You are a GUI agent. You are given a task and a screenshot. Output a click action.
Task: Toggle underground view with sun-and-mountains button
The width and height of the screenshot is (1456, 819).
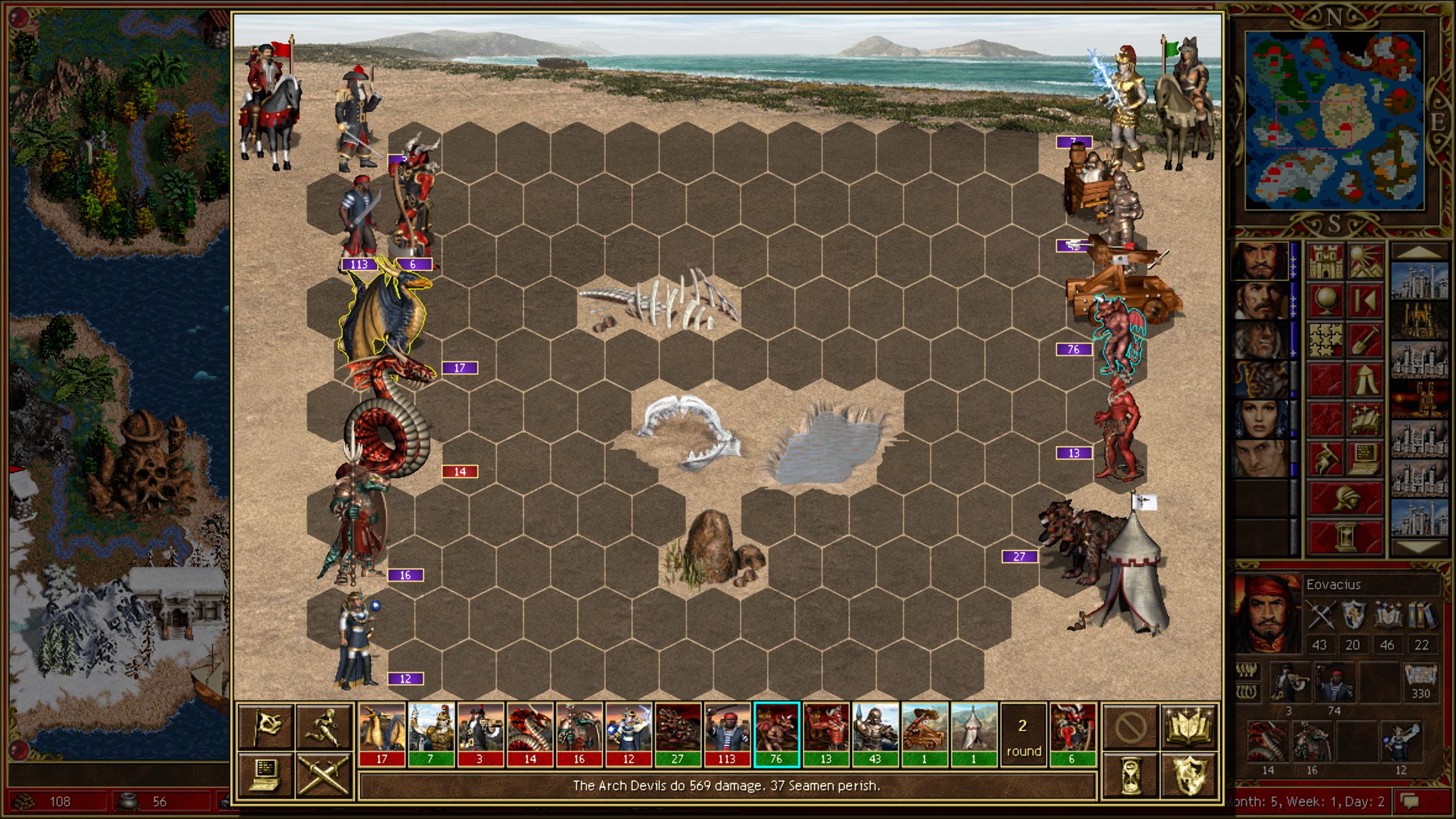[x=1365, y=262]
